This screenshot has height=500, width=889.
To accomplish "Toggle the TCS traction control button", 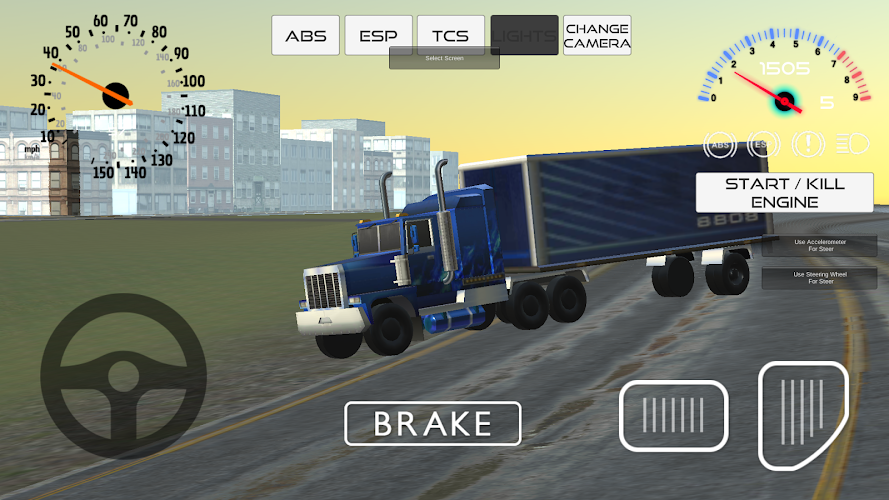I will click(x=451, y=36).
